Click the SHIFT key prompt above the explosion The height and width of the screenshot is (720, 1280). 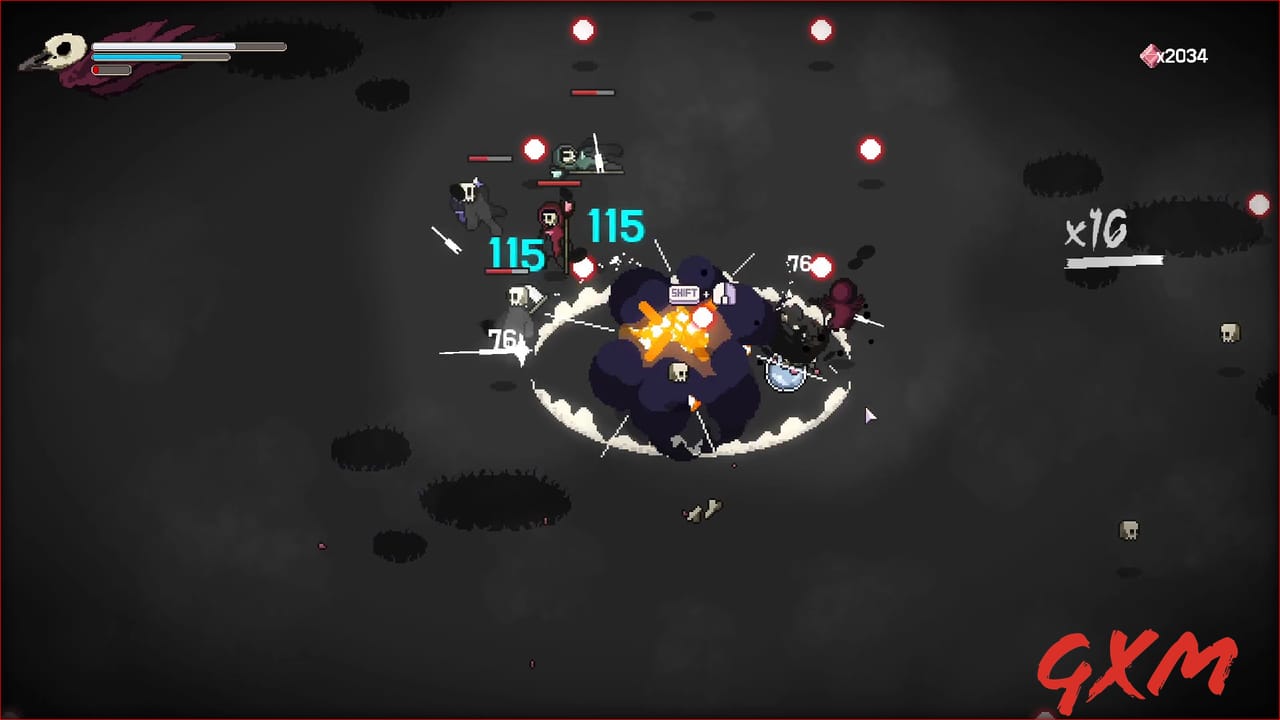[x=684, y=292]
